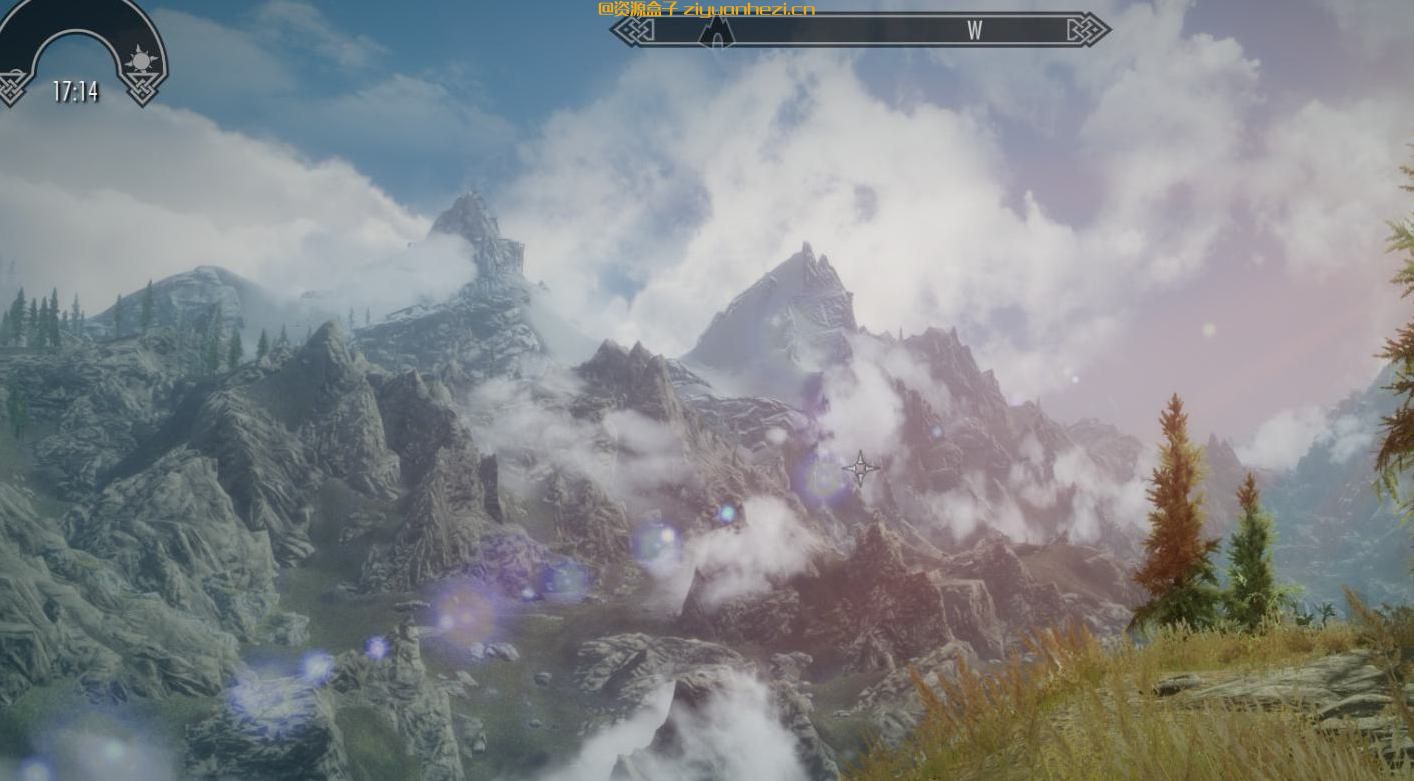Click the mountain peak marker on the compass
This screenshot has width=1414, height=781.
click(716, 33)
